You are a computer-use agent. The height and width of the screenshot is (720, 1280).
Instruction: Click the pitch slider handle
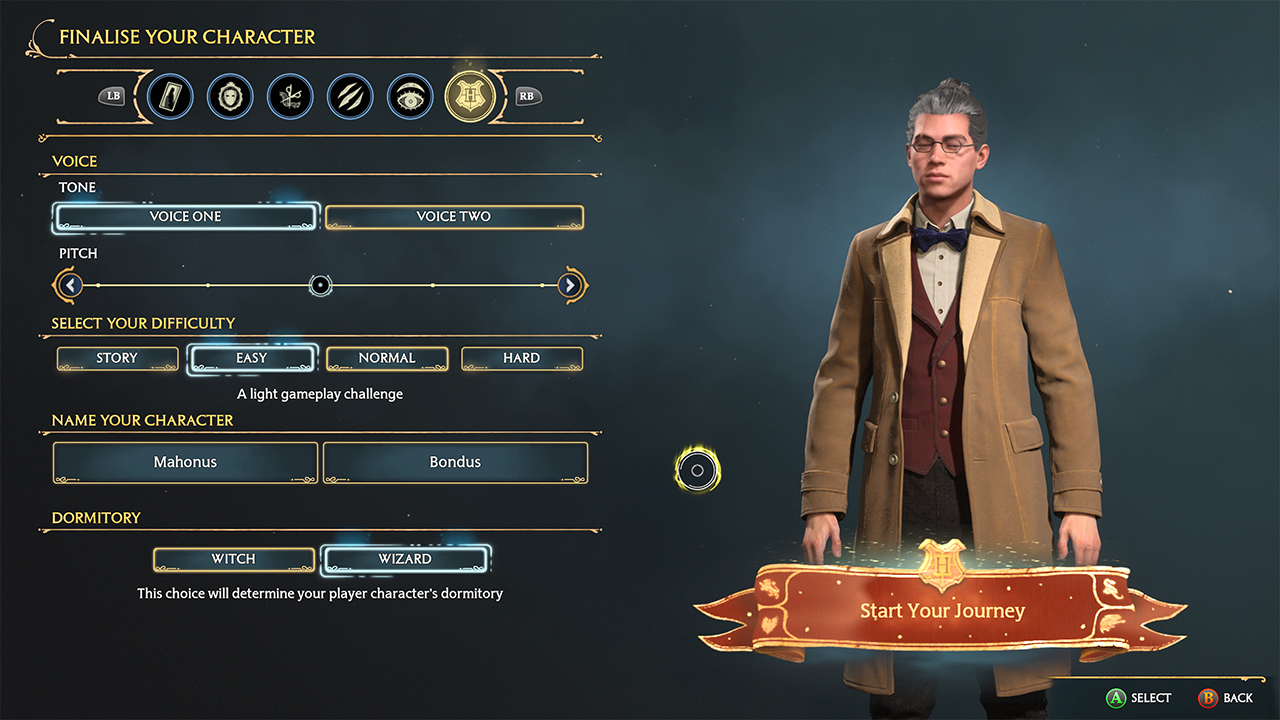pos(320,286)
